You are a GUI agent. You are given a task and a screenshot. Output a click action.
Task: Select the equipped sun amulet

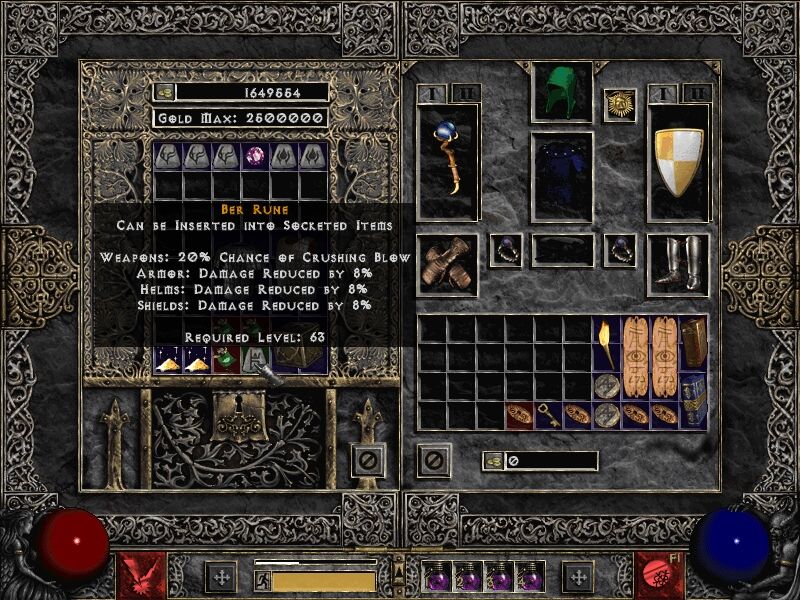click(619, 104)
